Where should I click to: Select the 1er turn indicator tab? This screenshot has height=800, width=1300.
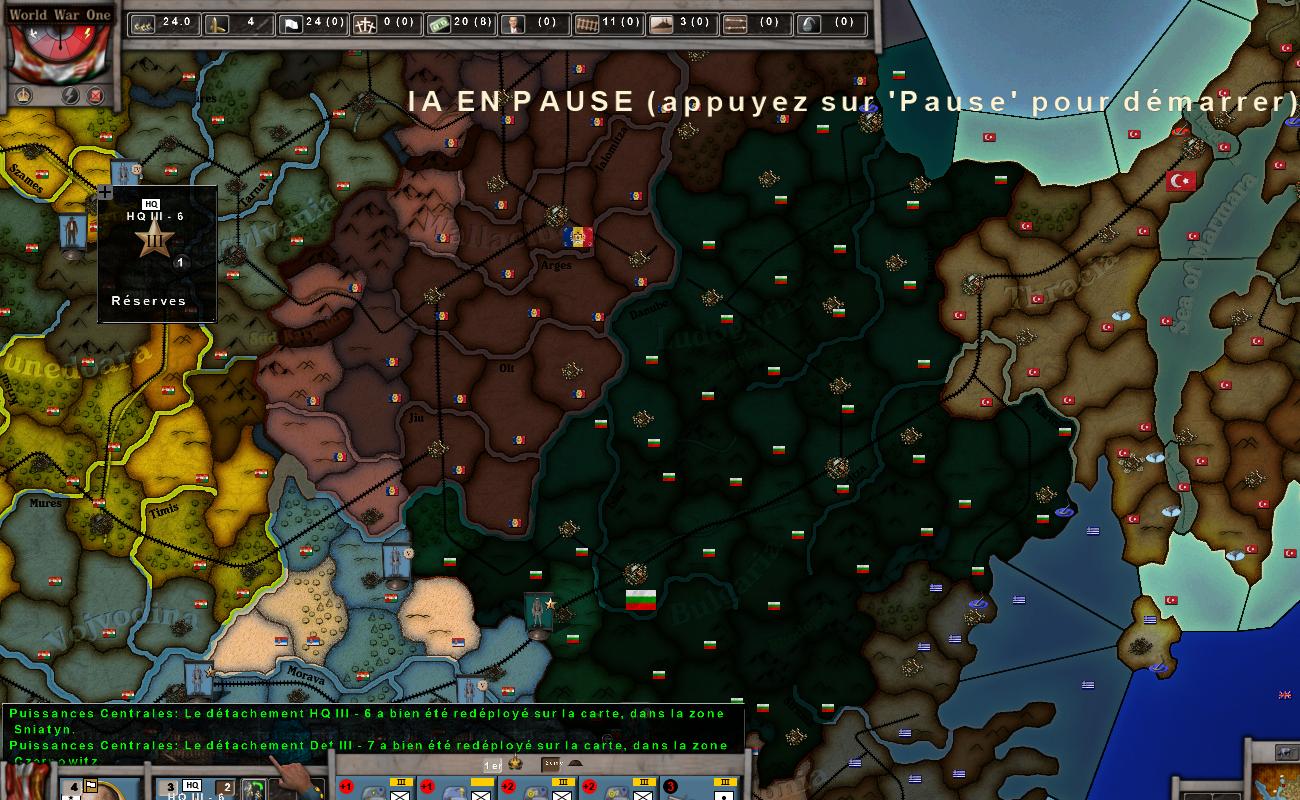(490, 765)
